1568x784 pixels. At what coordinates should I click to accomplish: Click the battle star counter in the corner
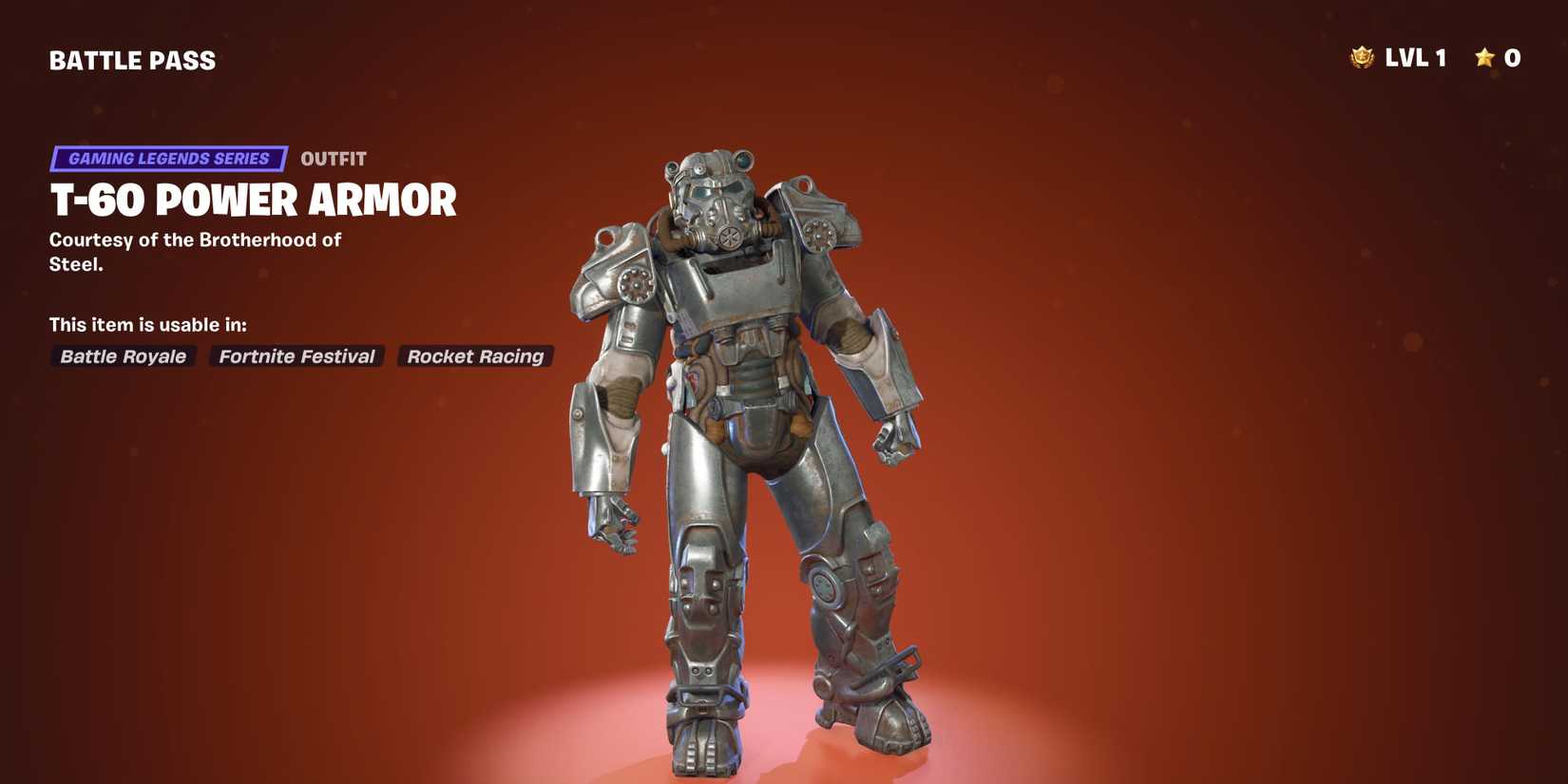click(x=1497, y=58)
